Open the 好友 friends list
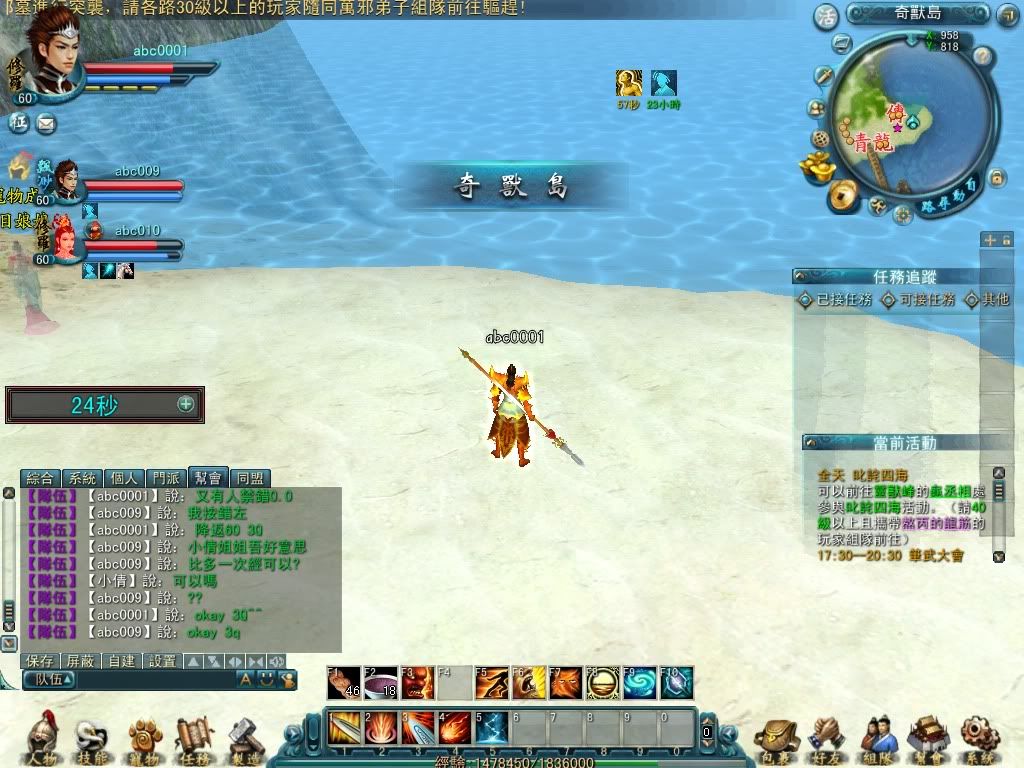The width and height of the screenshot is (1024, 768). point(827,740)
